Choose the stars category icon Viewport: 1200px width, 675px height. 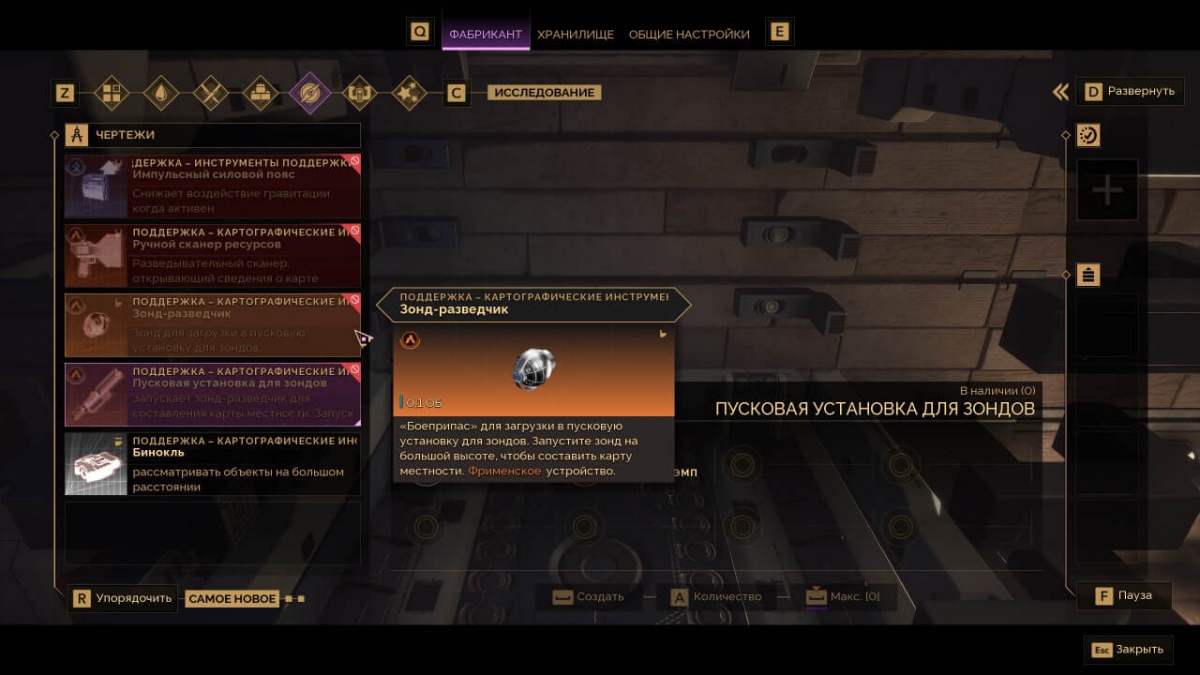pos(408,93)
